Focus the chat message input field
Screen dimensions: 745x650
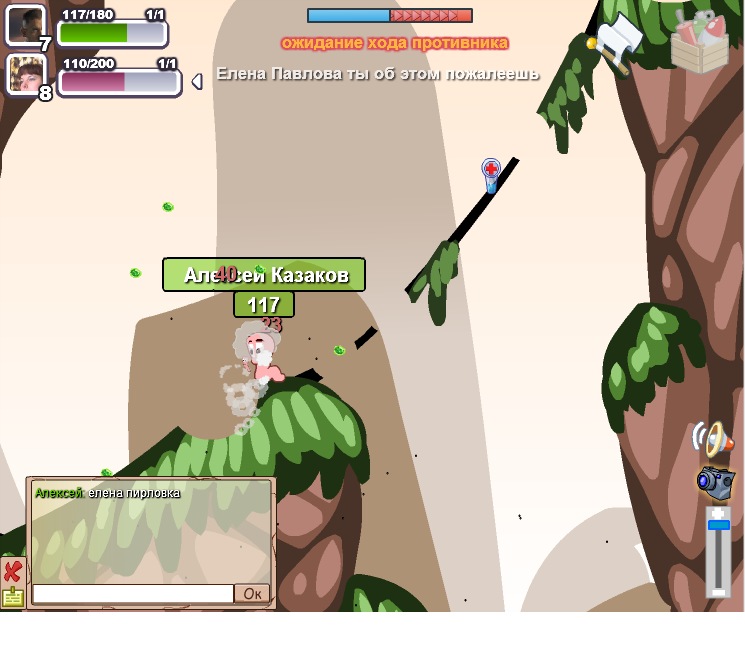tap(133, 594)
